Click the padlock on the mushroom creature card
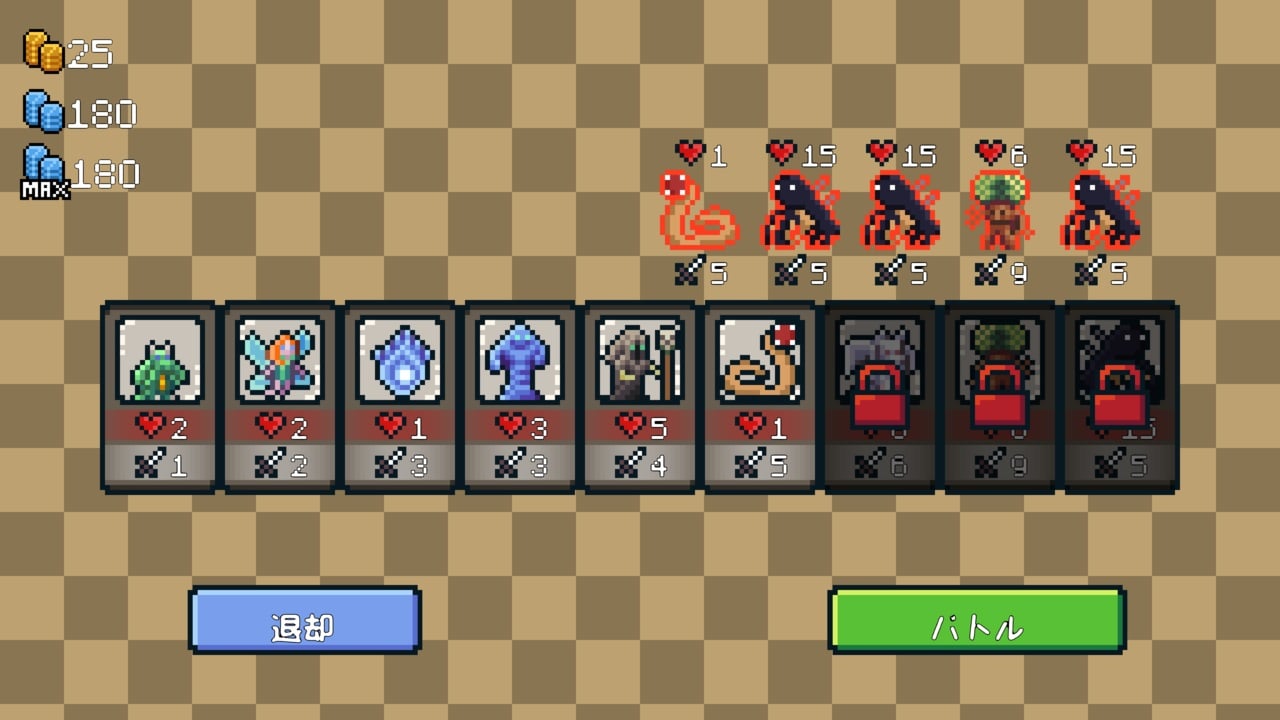 click(998, 395)
